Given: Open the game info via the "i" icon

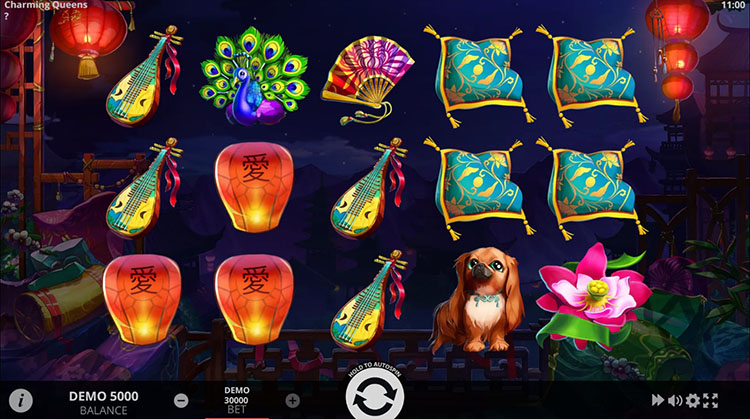Looking at the screenshot, I should tap(24, 400).
